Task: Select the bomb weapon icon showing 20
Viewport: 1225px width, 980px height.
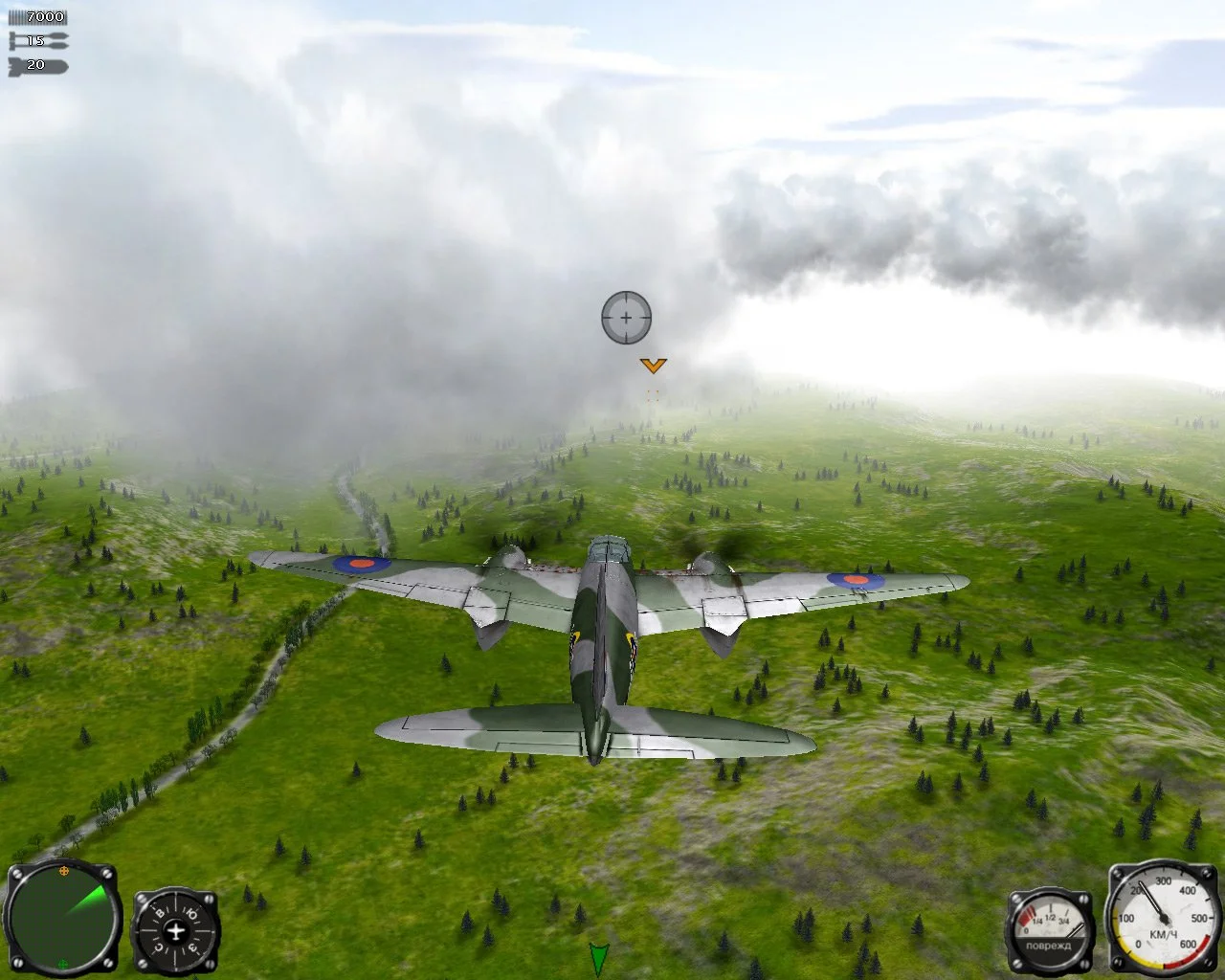Action: pyautogui.click(x=38, y=65)
